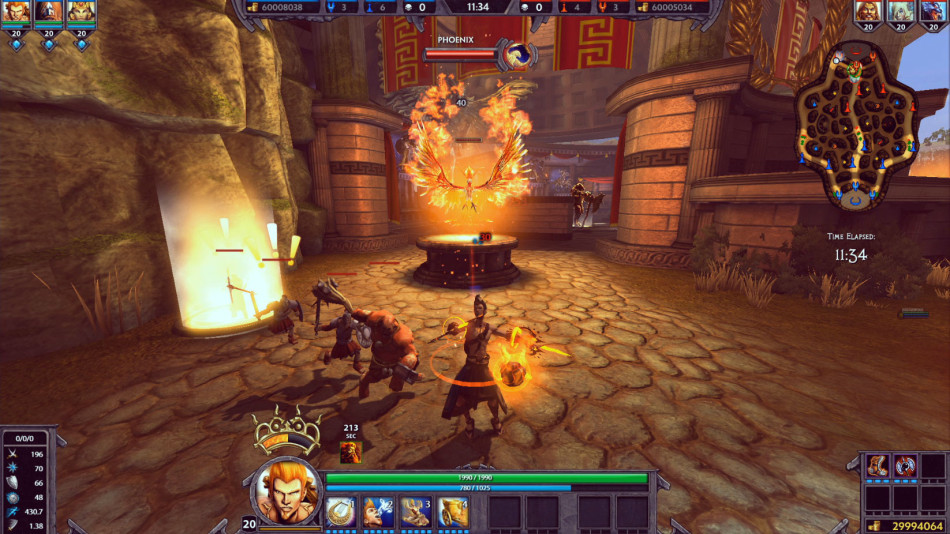Activate the golden lyre ability
This screenshot has height=534, width=950.
click(342, 512)
